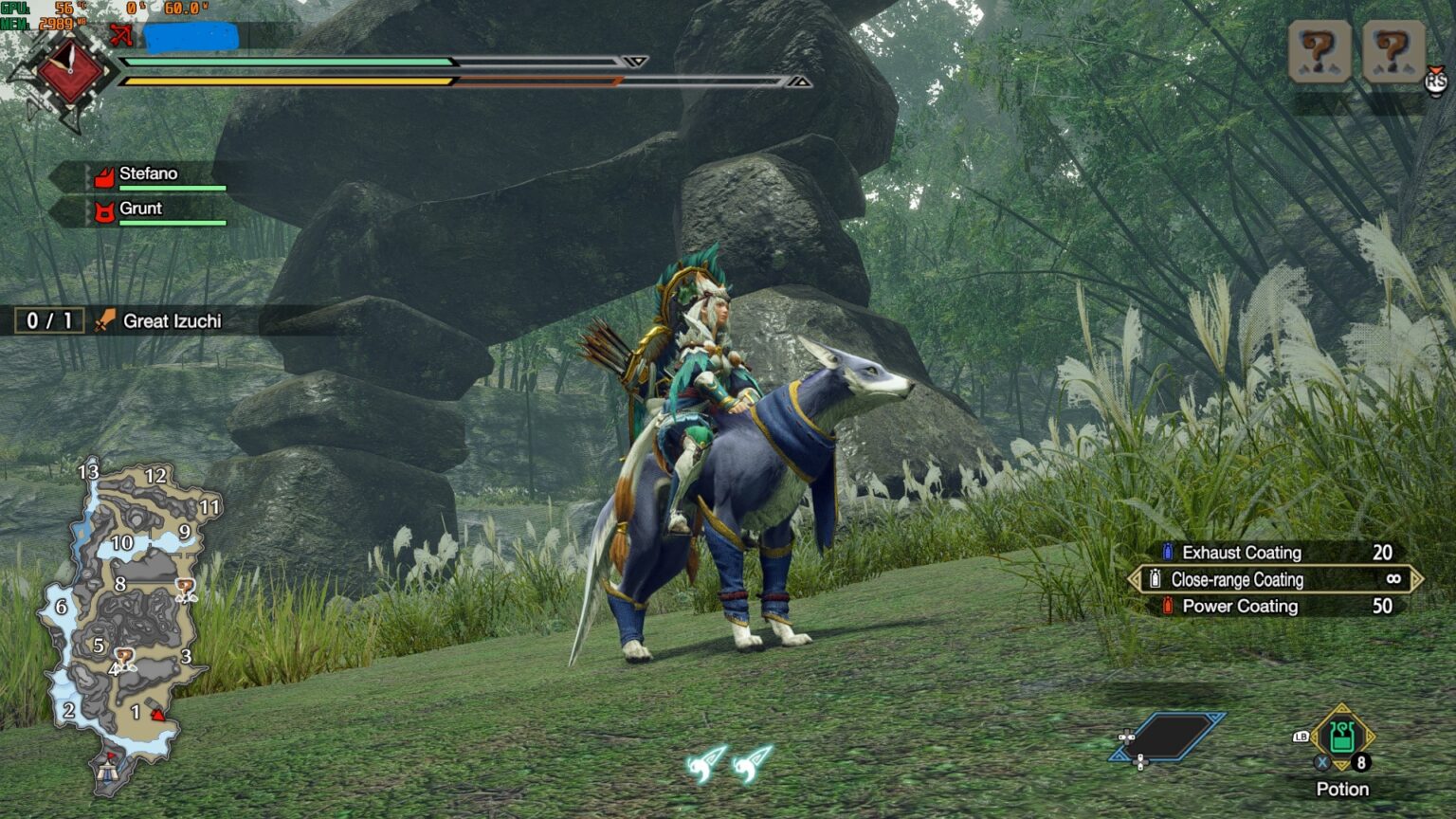1456x819 pixels.
Task: Click the second mystery target icon top right
Action: tap(1392, 52)
